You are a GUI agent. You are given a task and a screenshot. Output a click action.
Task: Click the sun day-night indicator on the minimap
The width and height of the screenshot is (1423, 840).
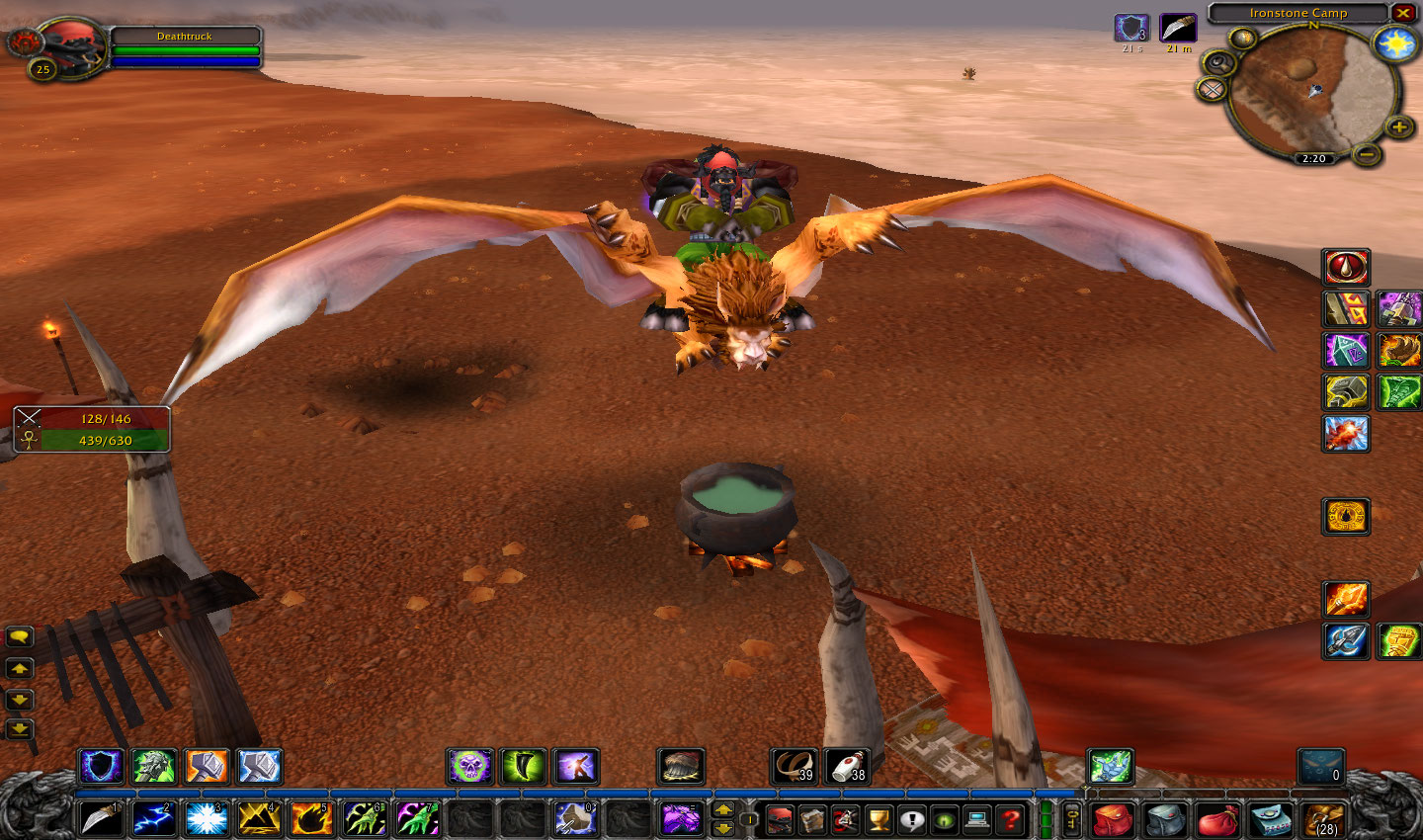coord(1396,44)
